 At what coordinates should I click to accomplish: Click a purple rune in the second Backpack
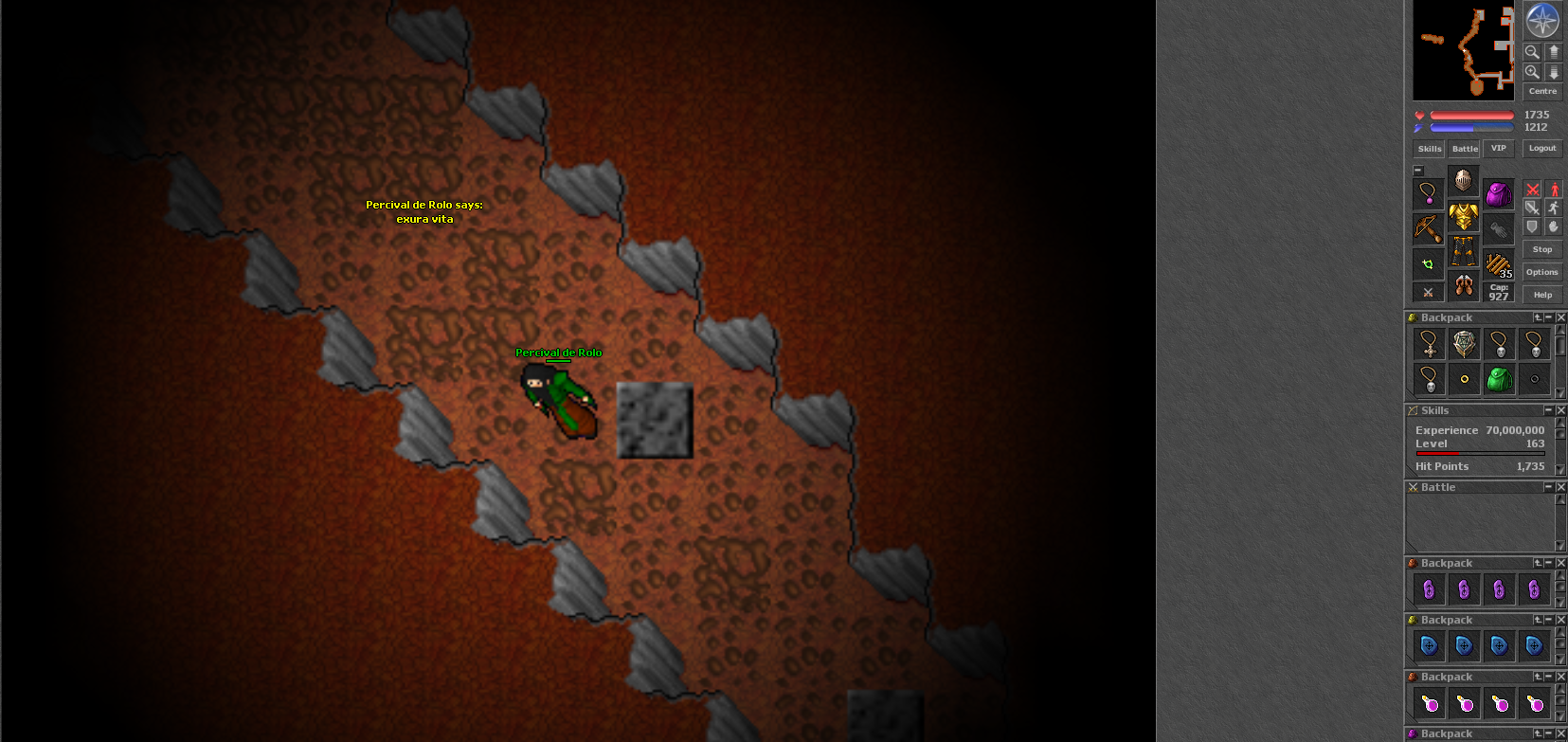[x=1428, y=589]
